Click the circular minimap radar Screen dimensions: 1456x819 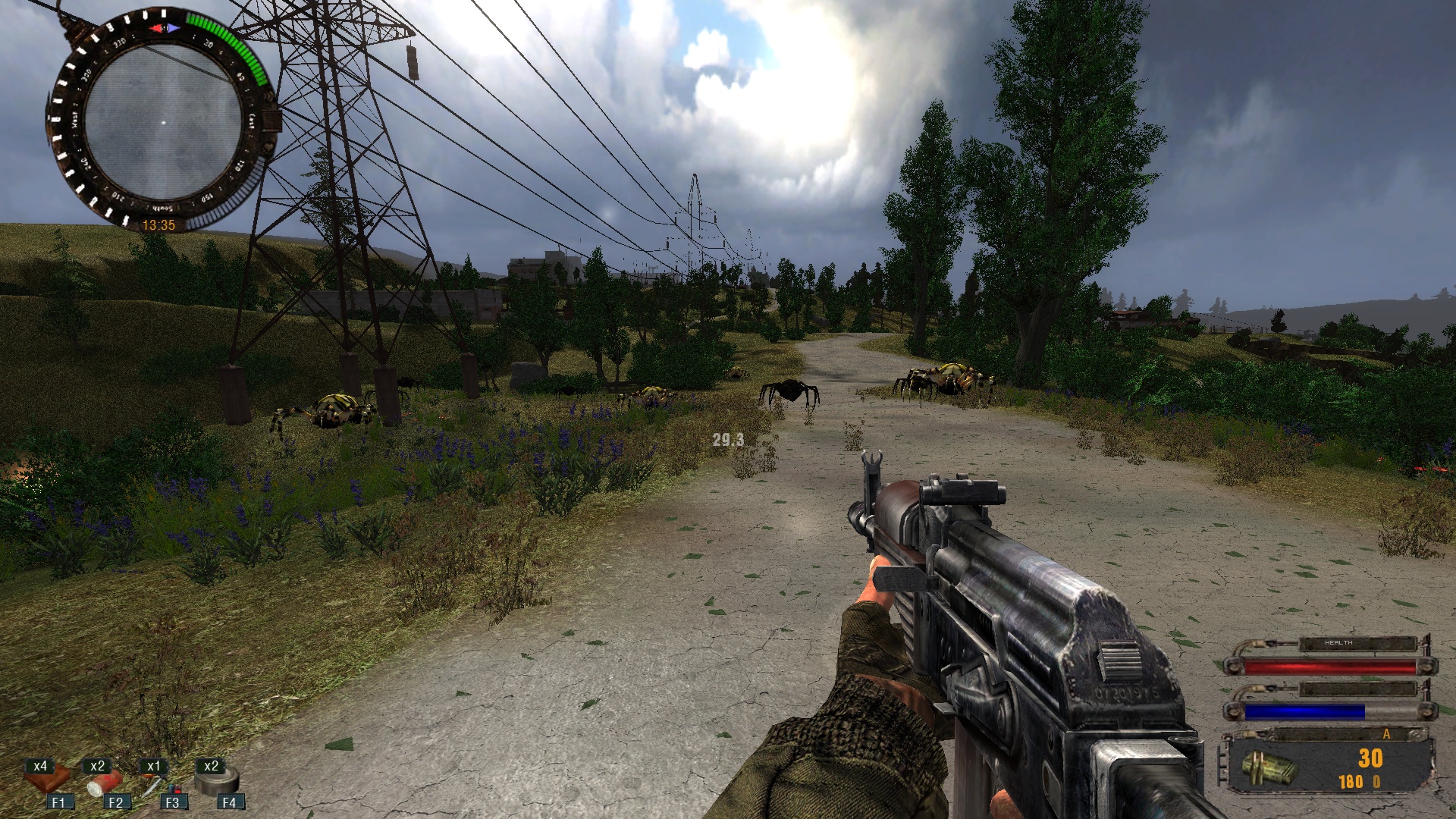coord(163,121)
